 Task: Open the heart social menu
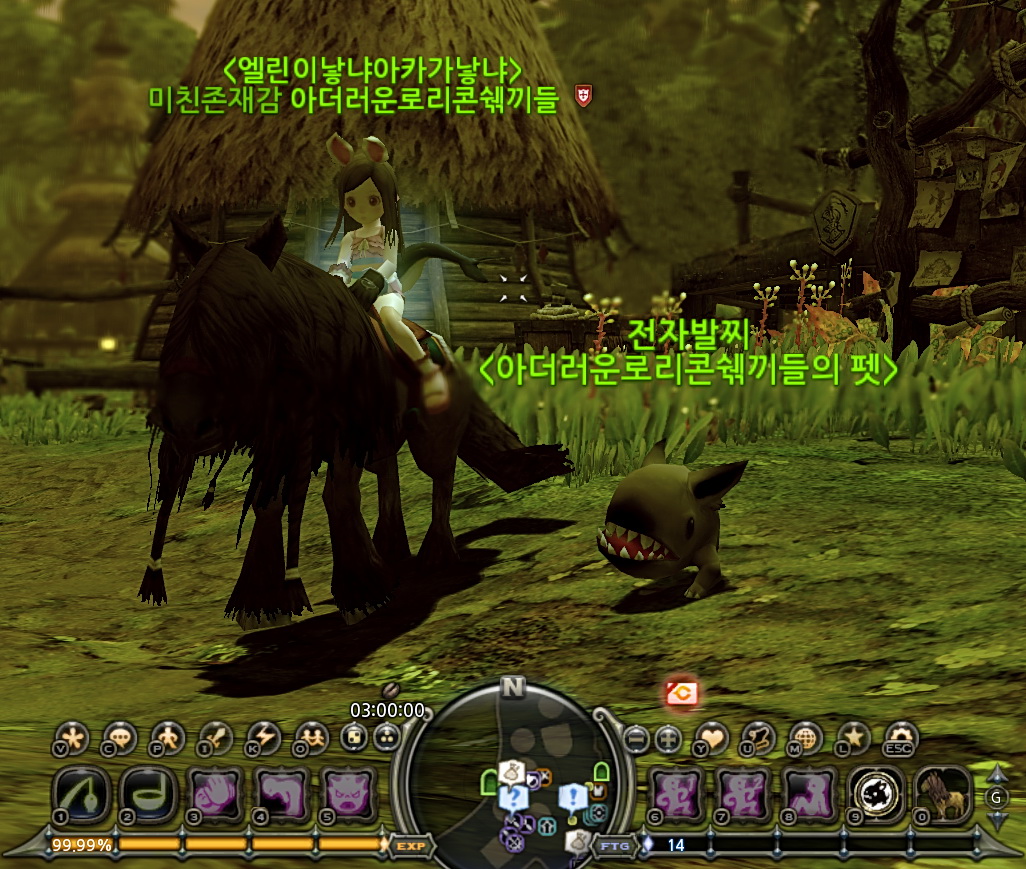click(711, 738)
